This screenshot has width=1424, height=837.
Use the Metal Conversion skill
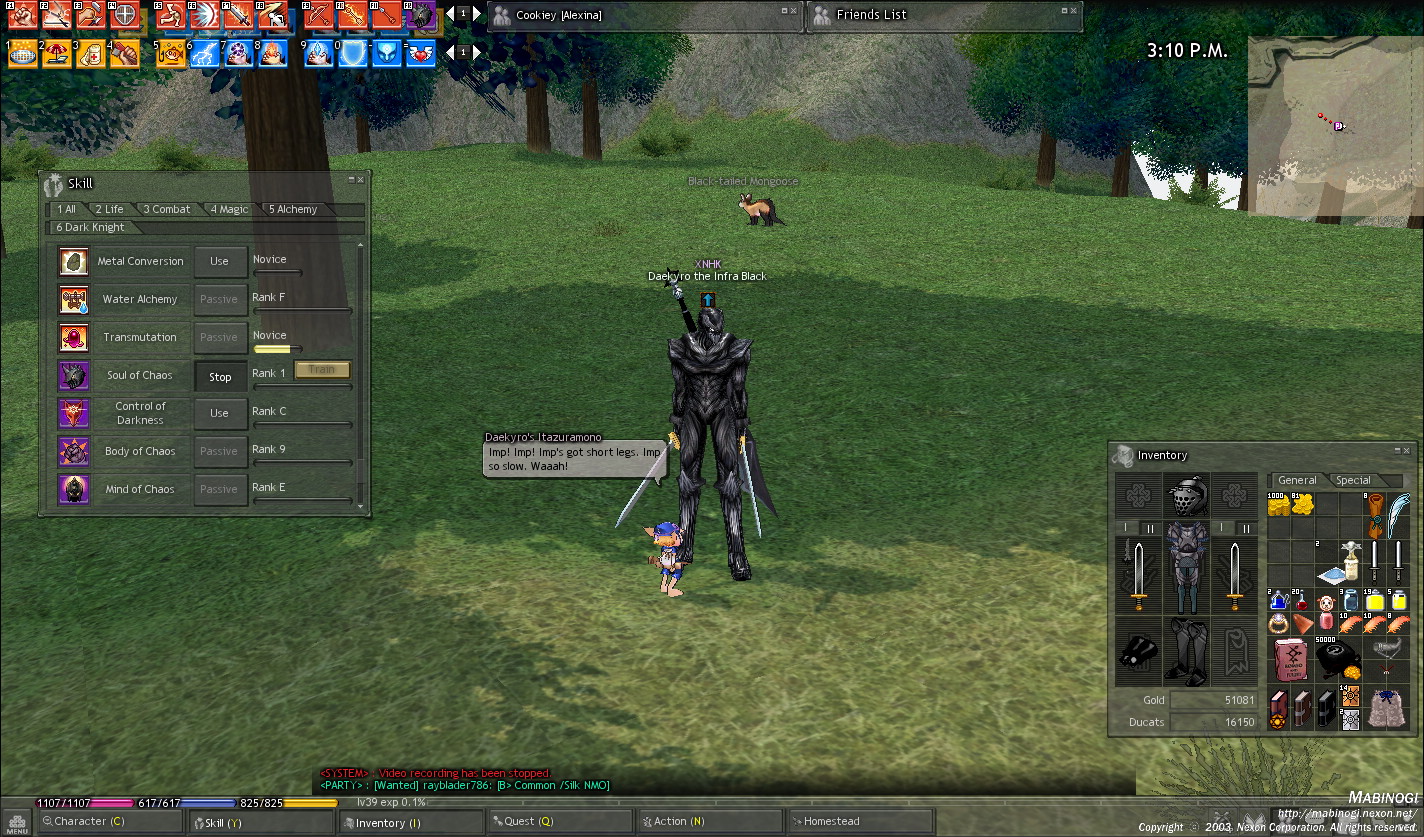tap(219, 262)
